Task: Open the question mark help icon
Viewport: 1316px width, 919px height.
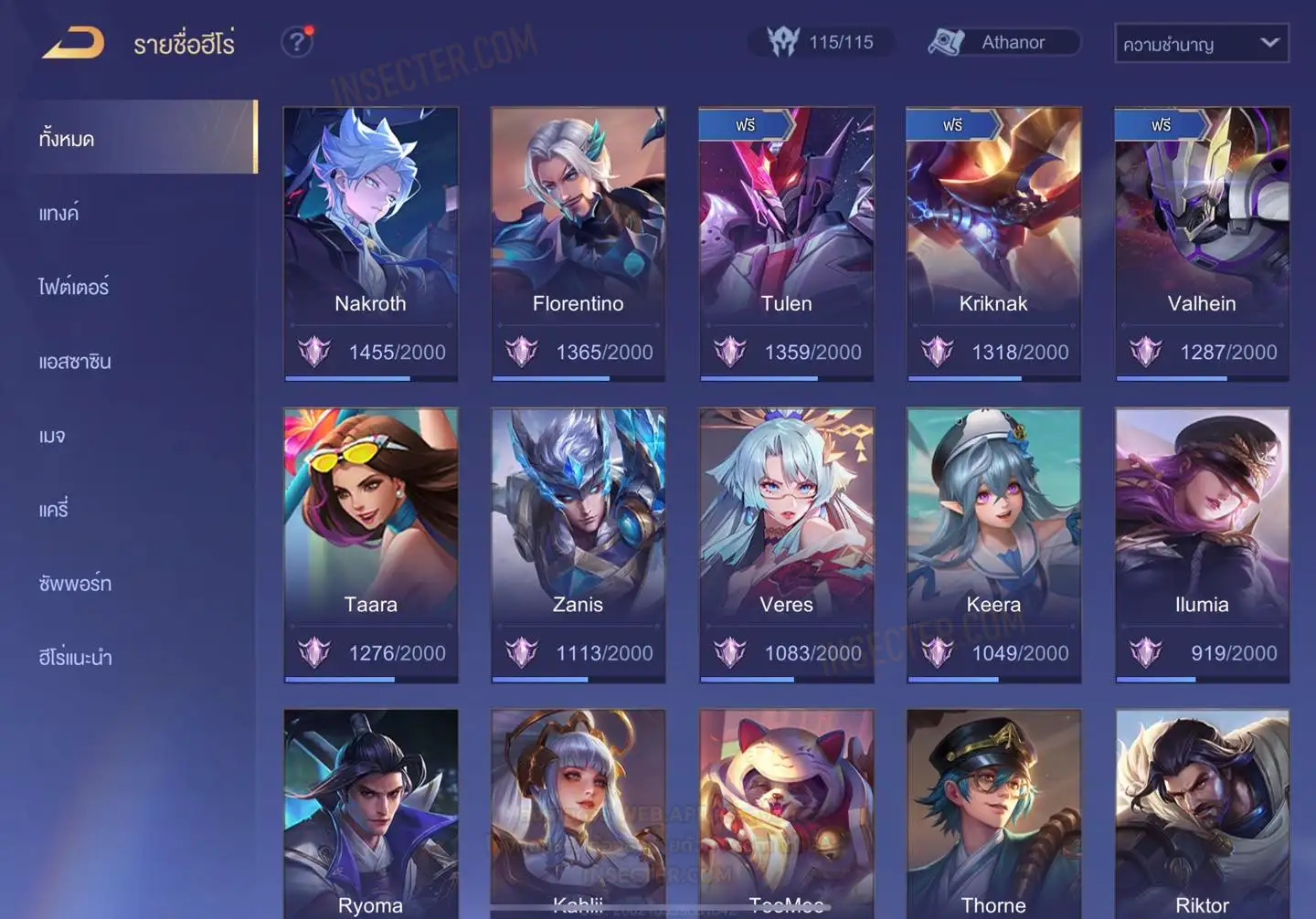Action: pyautogui.click(x=296, y=42)
